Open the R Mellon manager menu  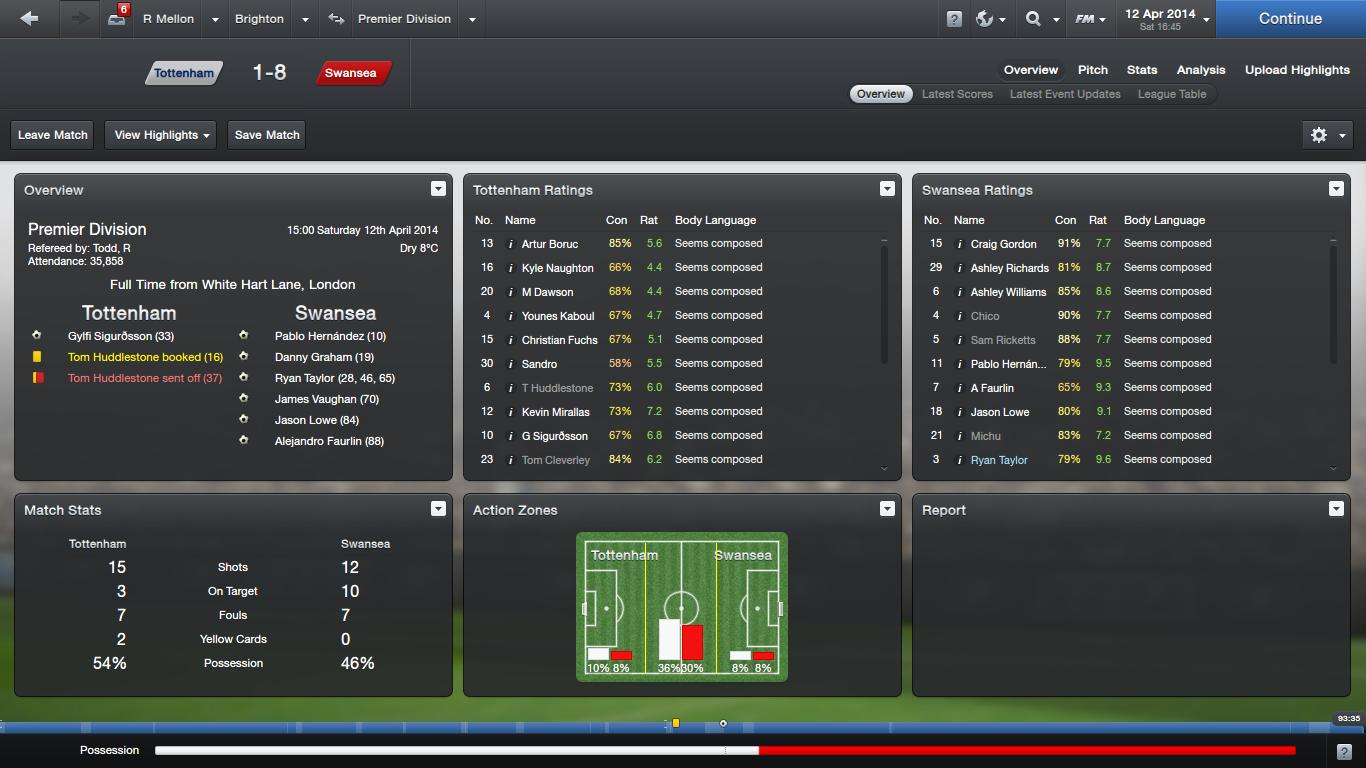click(168, 19)
